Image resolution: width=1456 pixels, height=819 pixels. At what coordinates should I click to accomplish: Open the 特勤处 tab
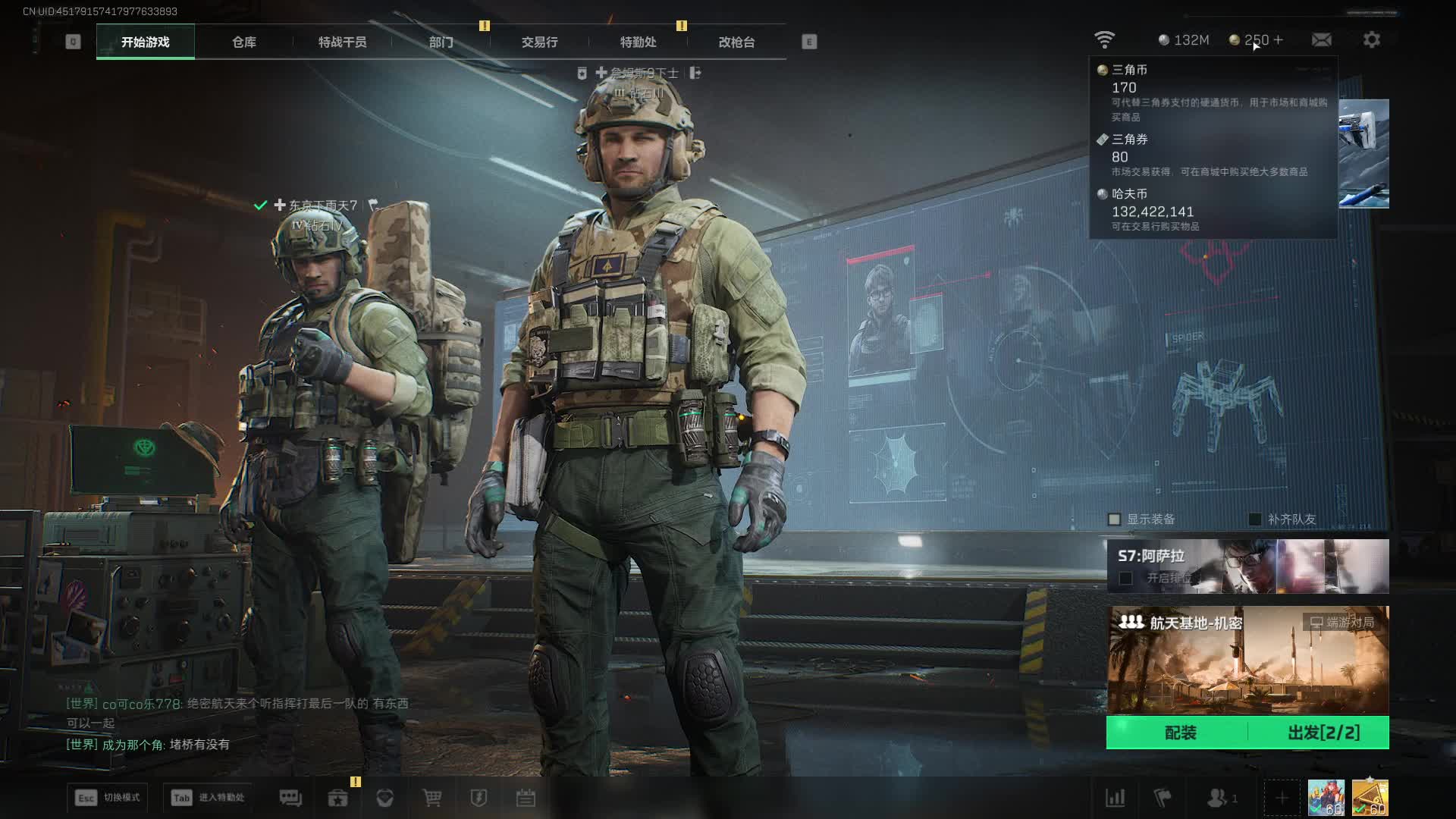638,42
